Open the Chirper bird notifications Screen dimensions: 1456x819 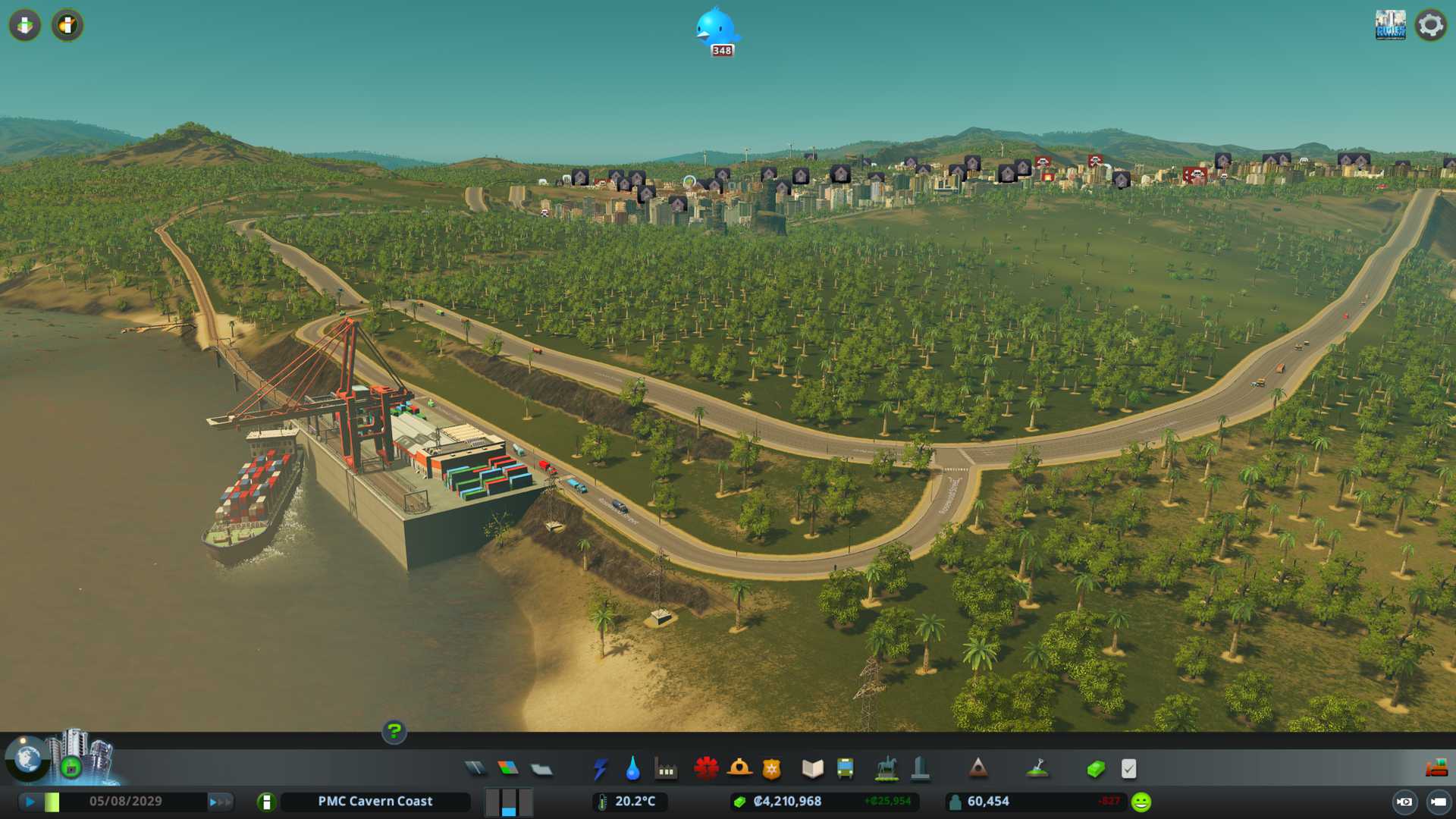point(716,29)
